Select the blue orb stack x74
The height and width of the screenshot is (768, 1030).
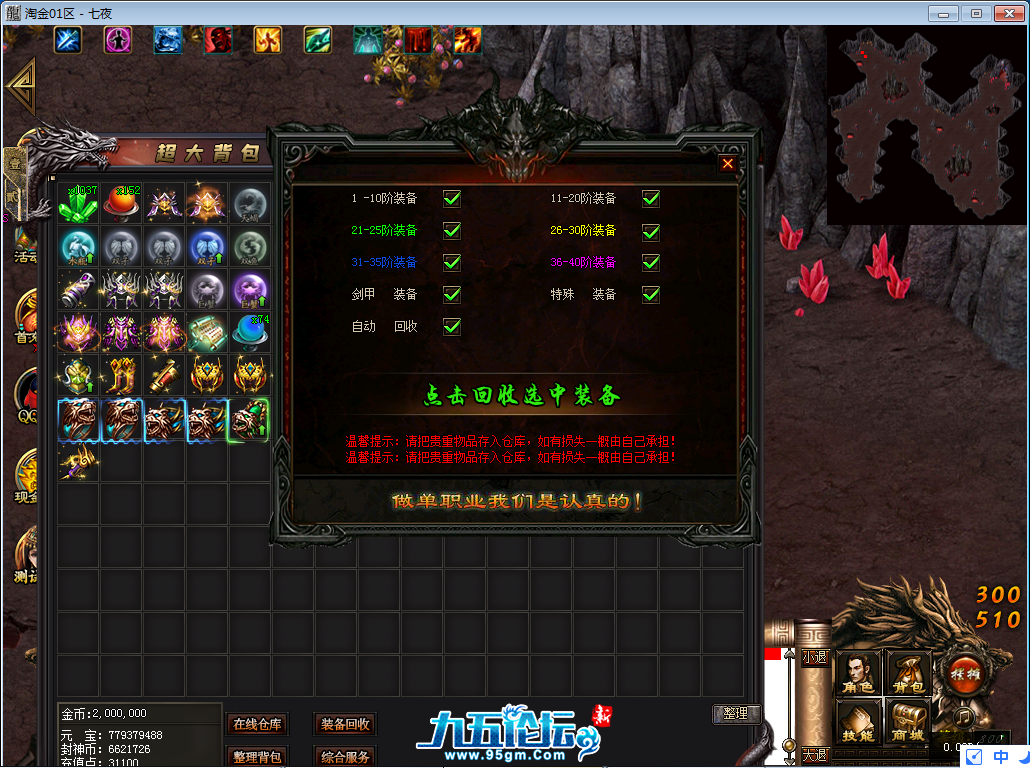pyautogui.click(x=250, y=332)
